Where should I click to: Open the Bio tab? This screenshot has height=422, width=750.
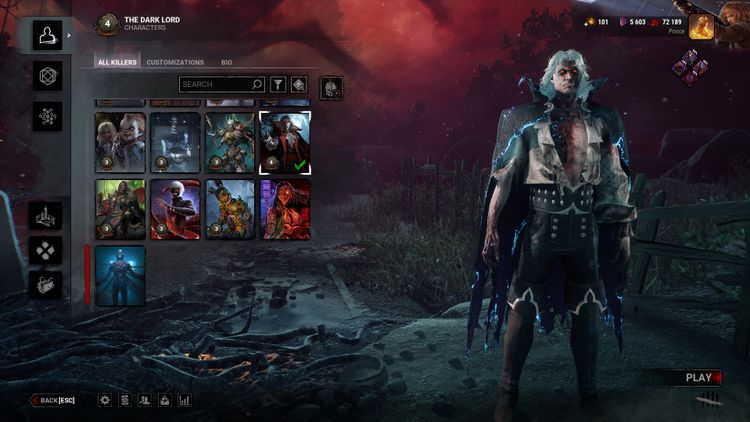coord(227,62)
